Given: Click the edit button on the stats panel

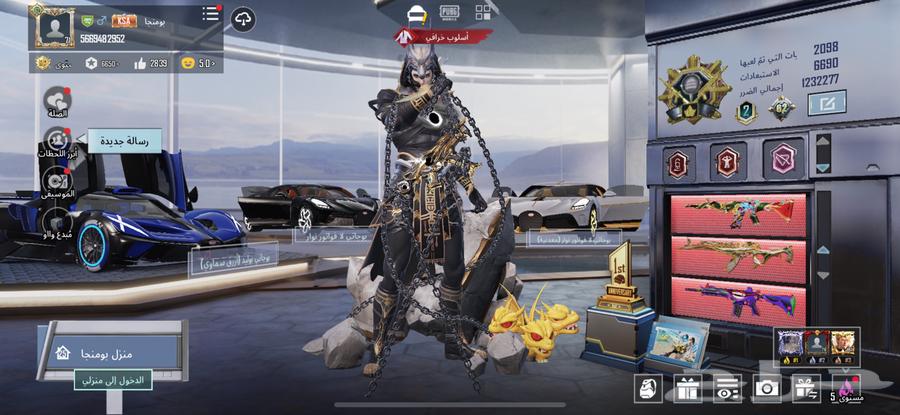Looking at the screenshot, I should coord(826,102).
